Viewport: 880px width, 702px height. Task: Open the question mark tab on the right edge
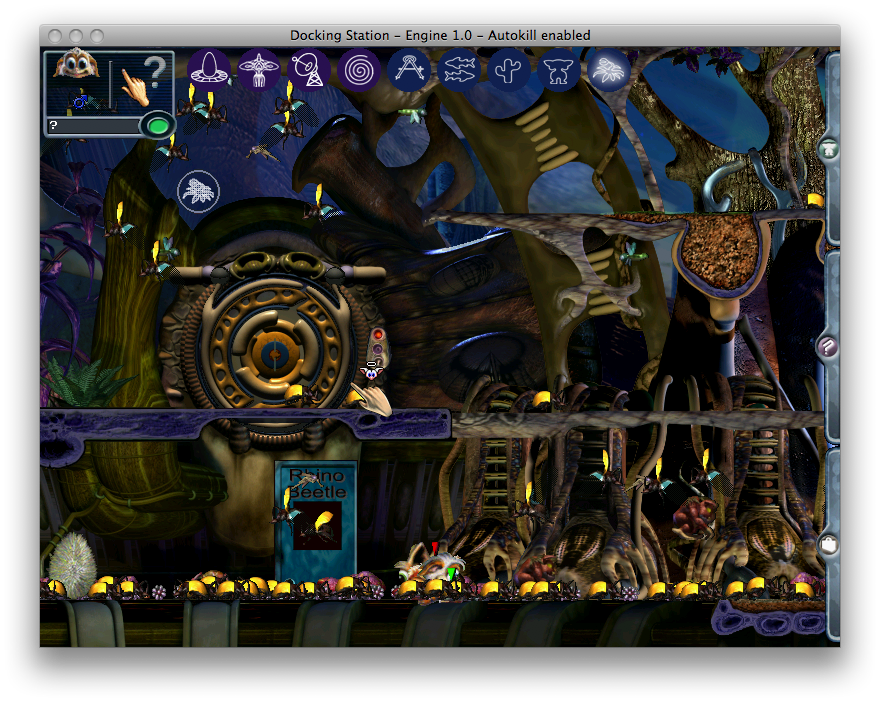(828, 346)
